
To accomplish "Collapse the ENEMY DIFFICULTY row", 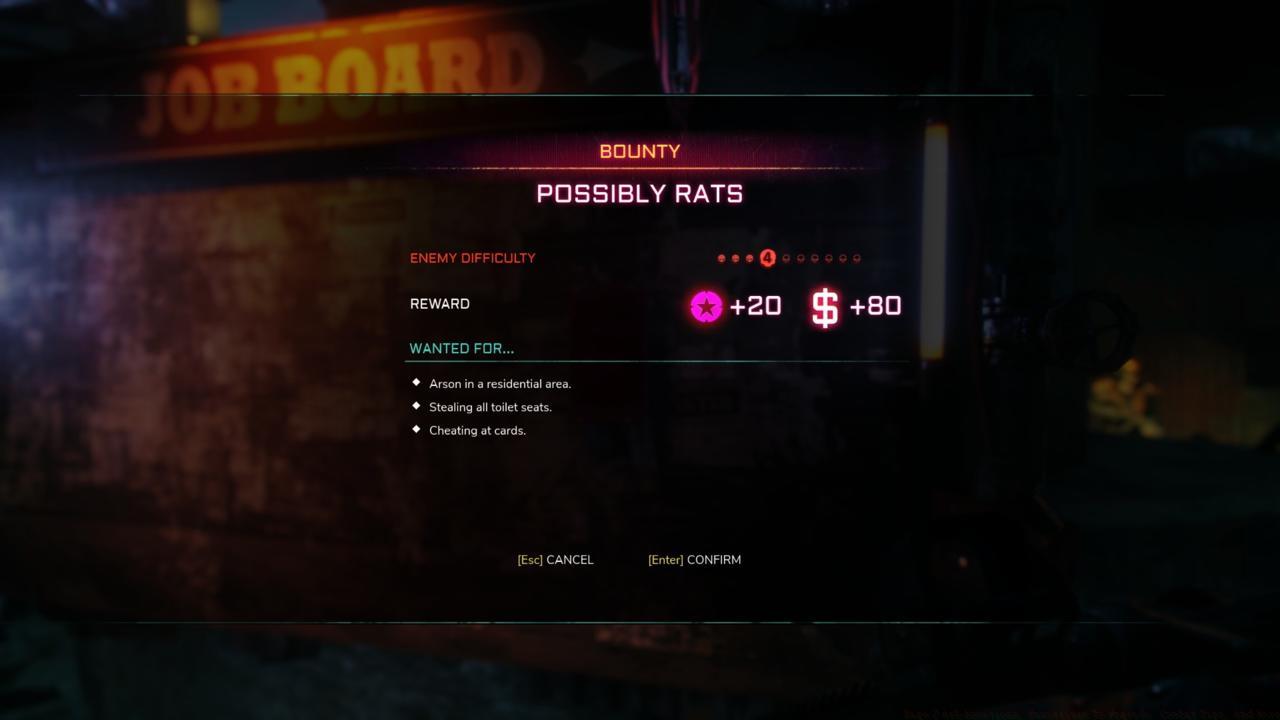I will pyautogui.click(x=473, y=258).
